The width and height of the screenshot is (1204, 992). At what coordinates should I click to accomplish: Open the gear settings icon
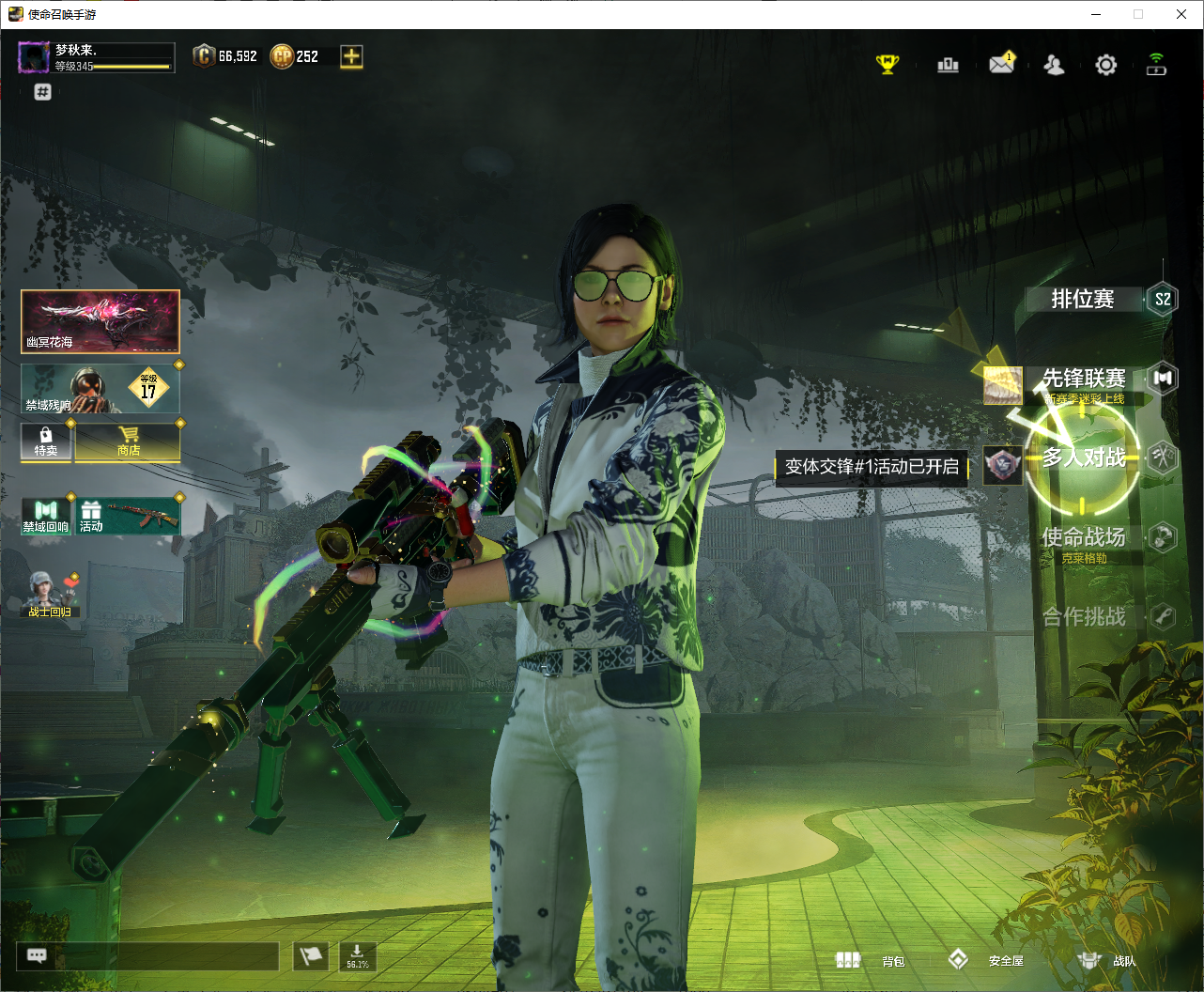(1106, 65)
